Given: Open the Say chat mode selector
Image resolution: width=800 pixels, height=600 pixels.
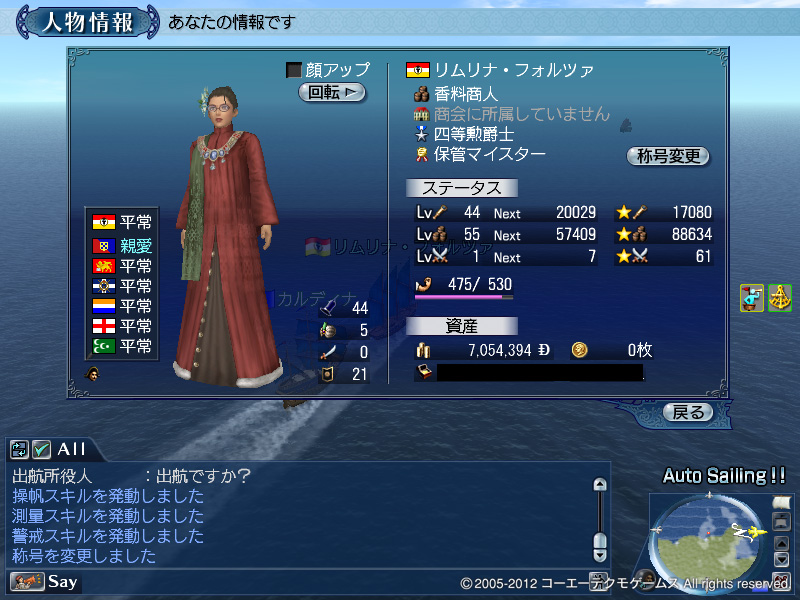Looking at the screenshot, I should pos(45,581).
